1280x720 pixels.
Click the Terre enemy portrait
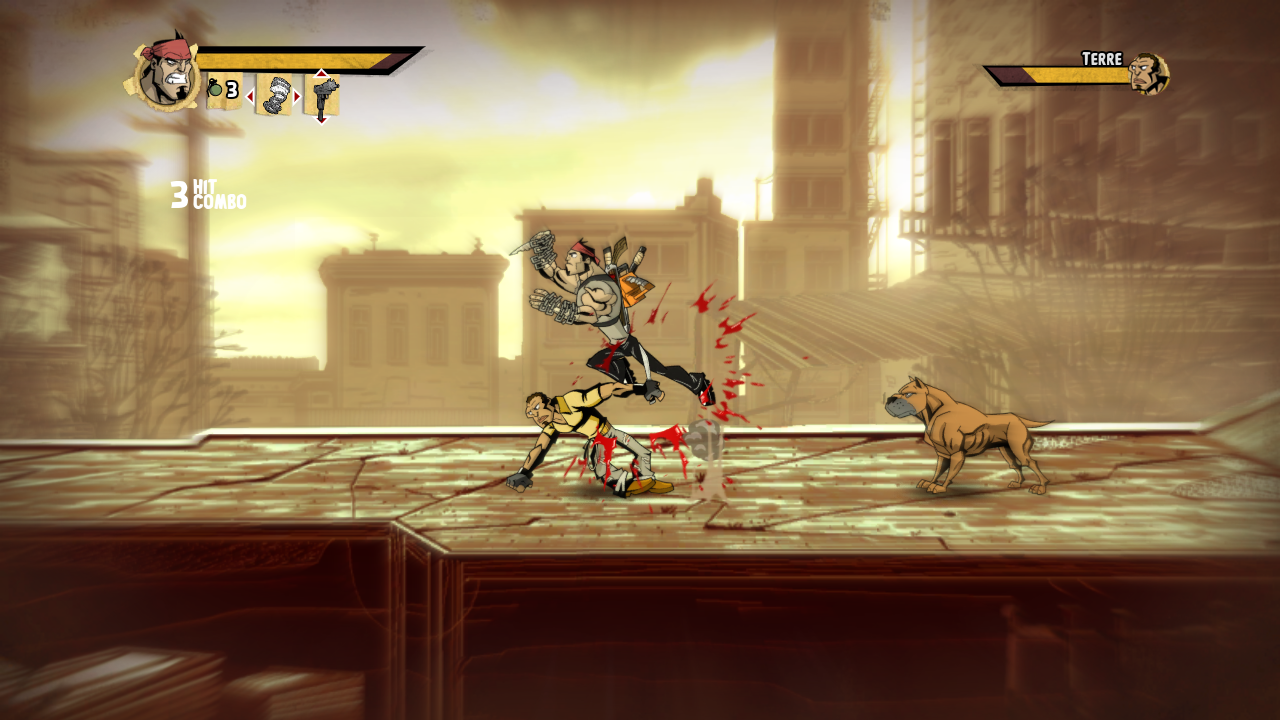click(1149, 74)
